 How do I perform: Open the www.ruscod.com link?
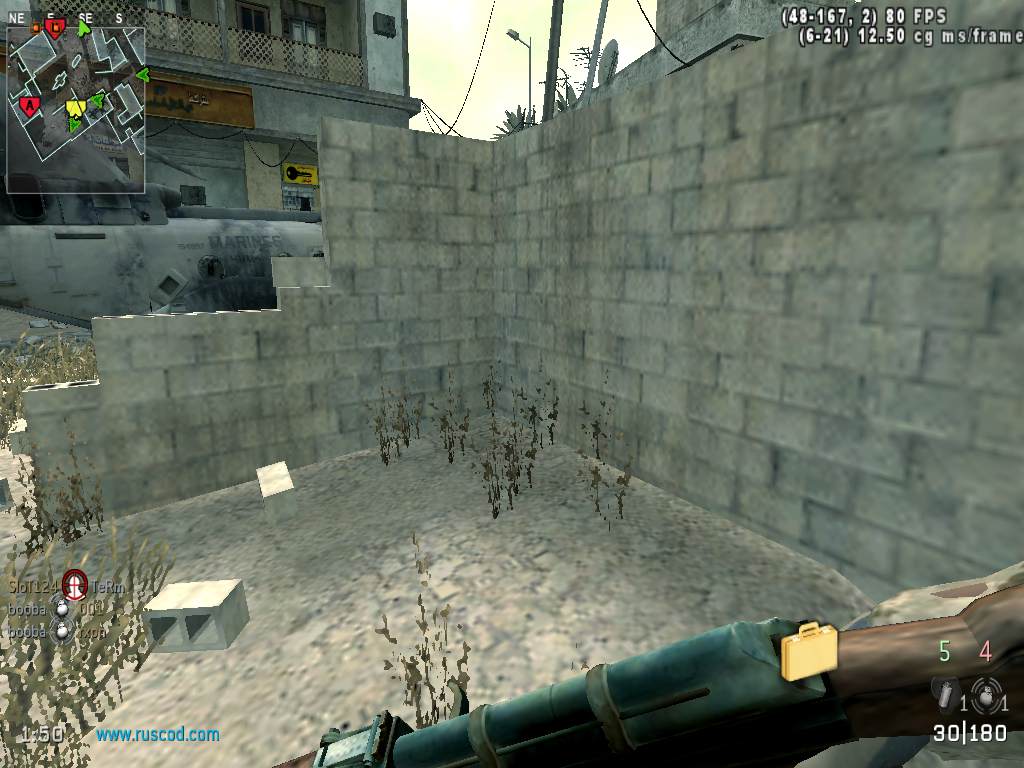click(x=158, y=735)
